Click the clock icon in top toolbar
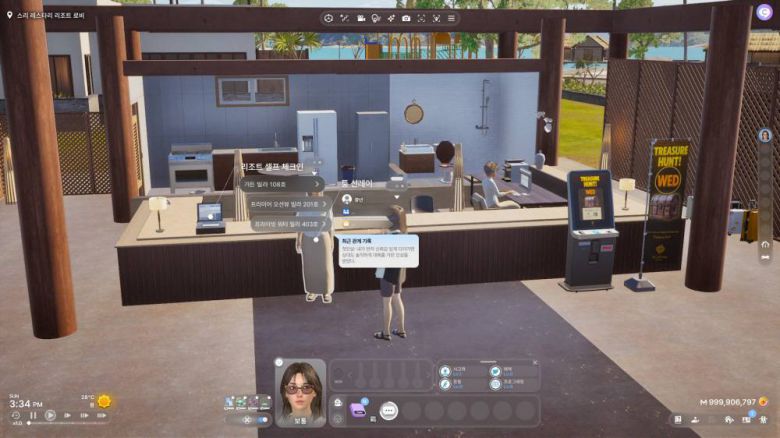Viewport: 780px width, 438px height. (x=329, y=18)
